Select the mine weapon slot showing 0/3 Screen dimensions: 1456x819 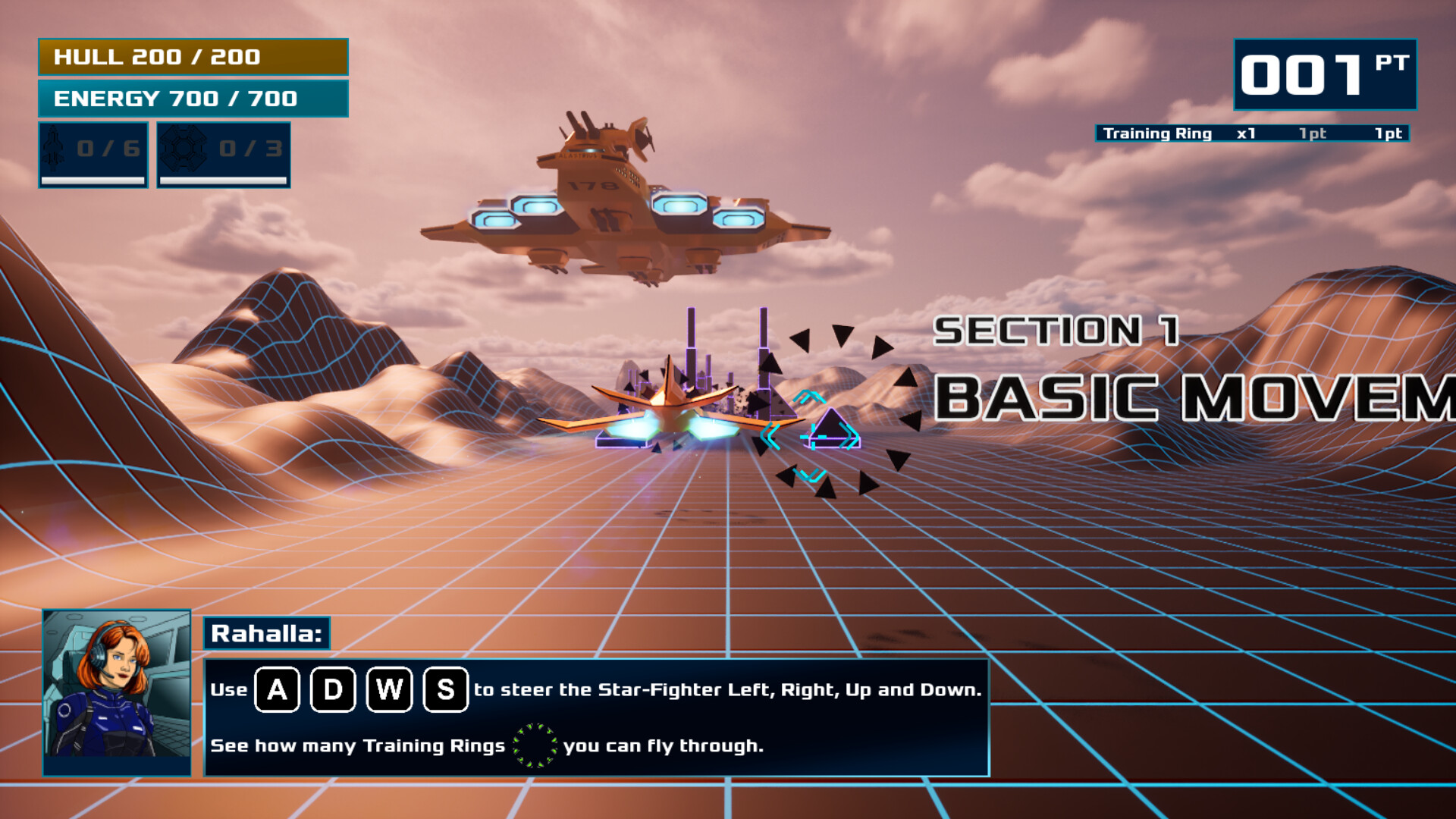point(224,154)
